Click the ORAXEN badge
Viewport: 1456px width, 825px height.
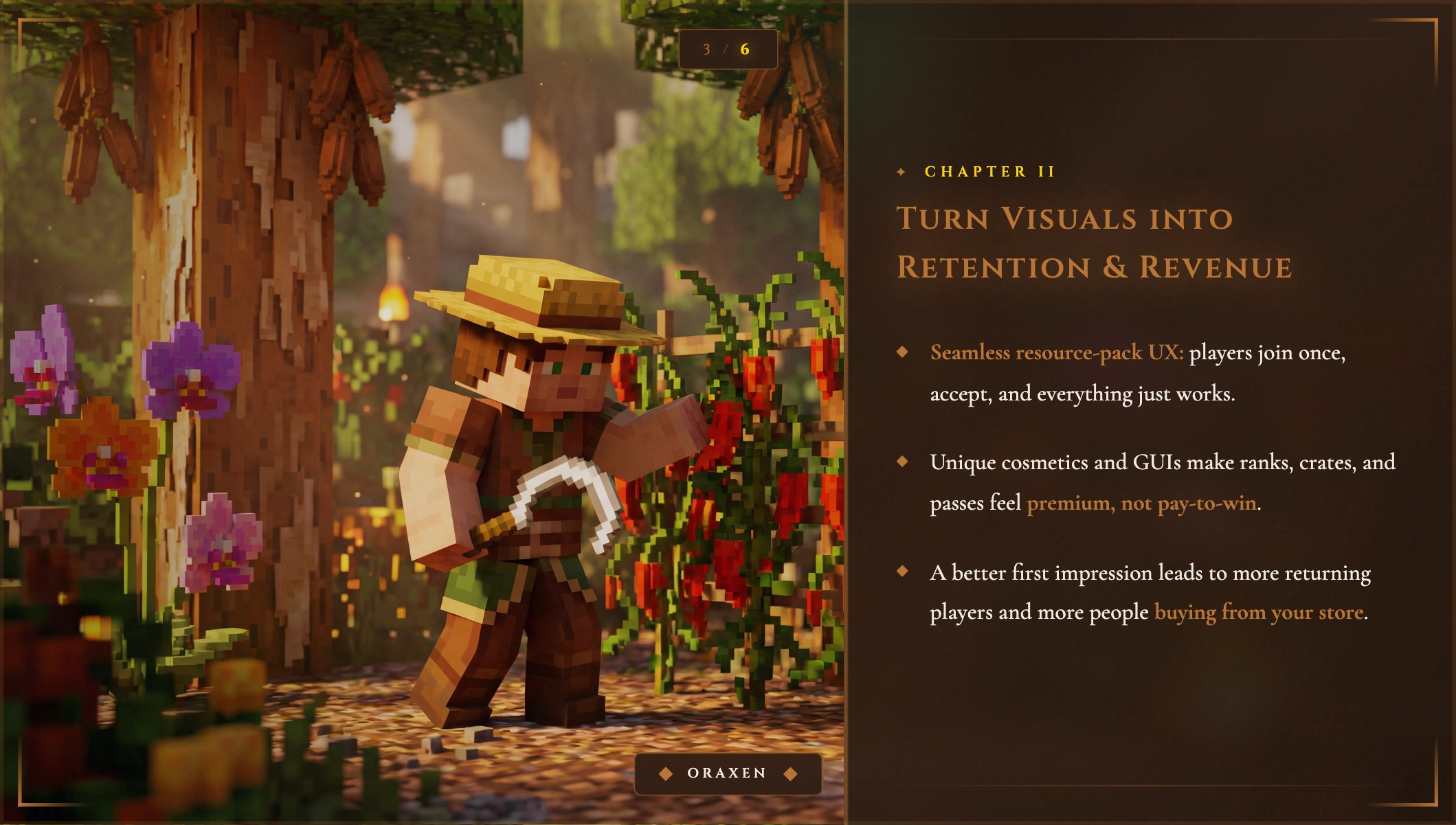pyautogui.click(x=727, y=773)
